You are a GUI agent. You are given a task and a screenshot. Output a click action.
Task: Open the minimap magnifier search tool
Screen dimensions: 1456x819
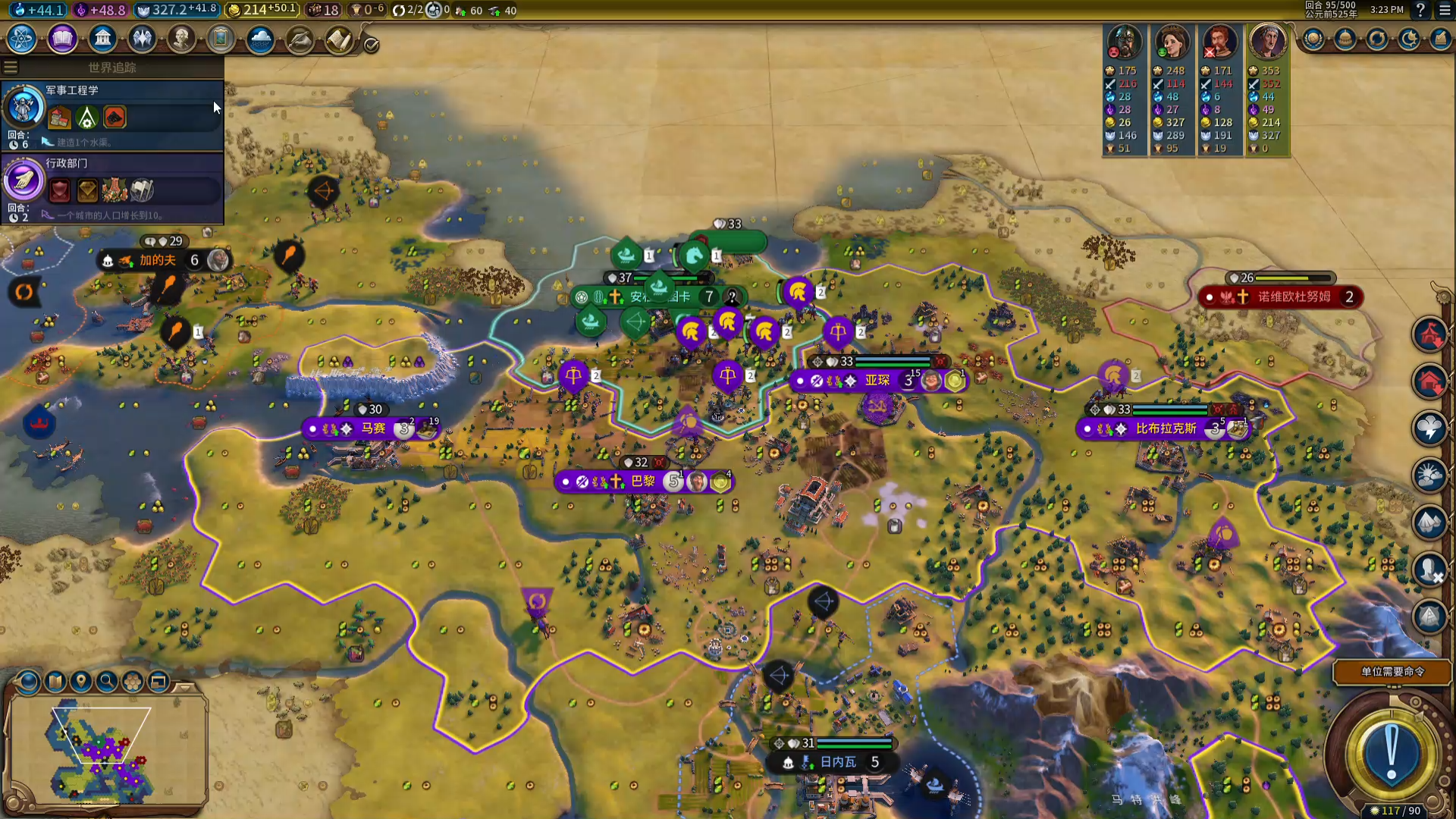(107, 682)
